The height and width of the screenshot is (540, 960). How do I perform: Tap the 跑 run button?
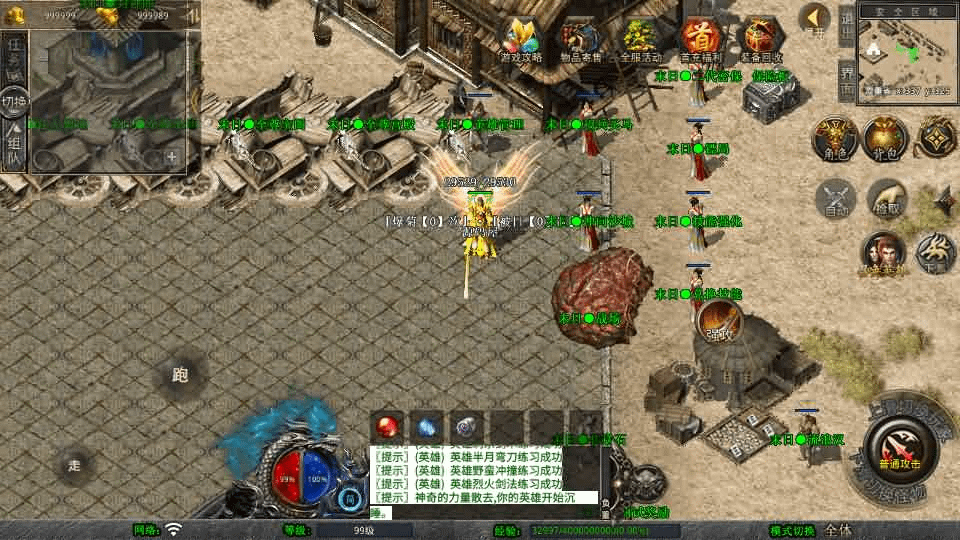pos(180,376)
